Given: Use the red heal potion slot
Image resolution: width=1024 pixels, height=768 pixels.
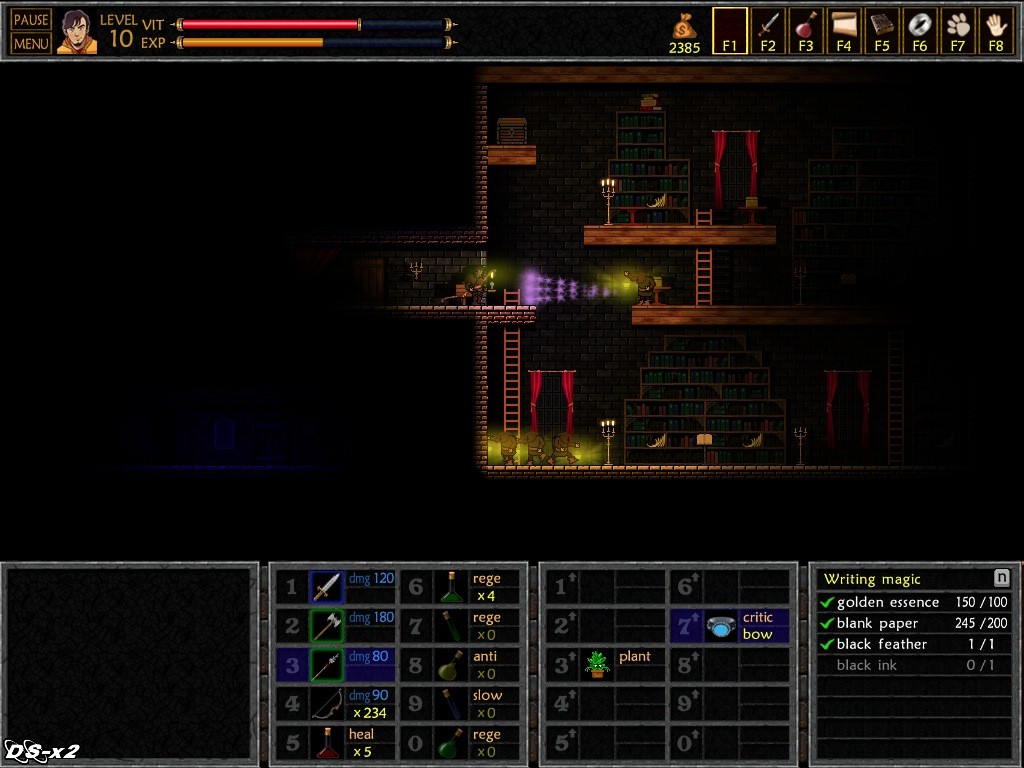Looking at the screenshot, I should click(328, 743).
